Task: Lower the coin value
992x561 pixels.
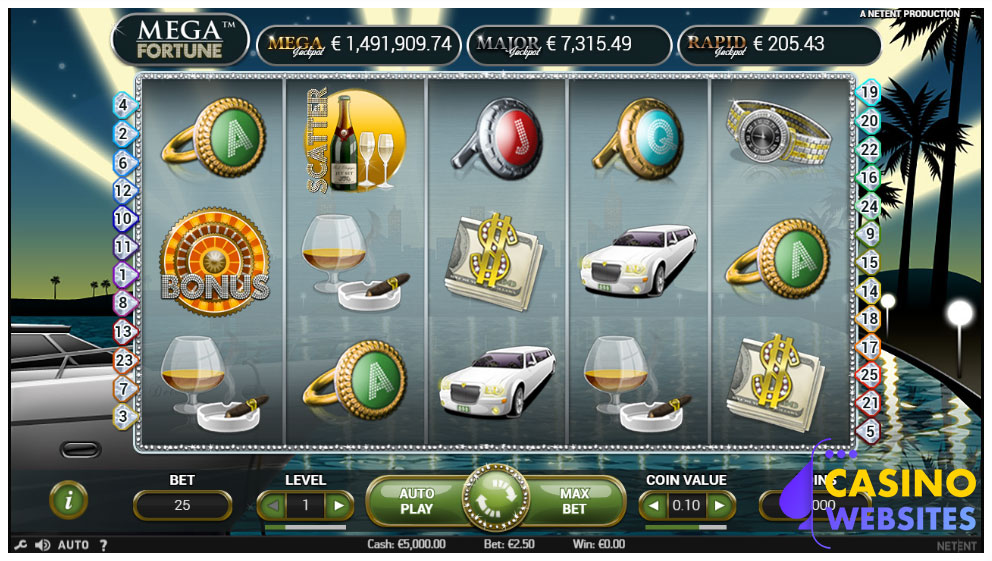Action: tap(654, 506)
